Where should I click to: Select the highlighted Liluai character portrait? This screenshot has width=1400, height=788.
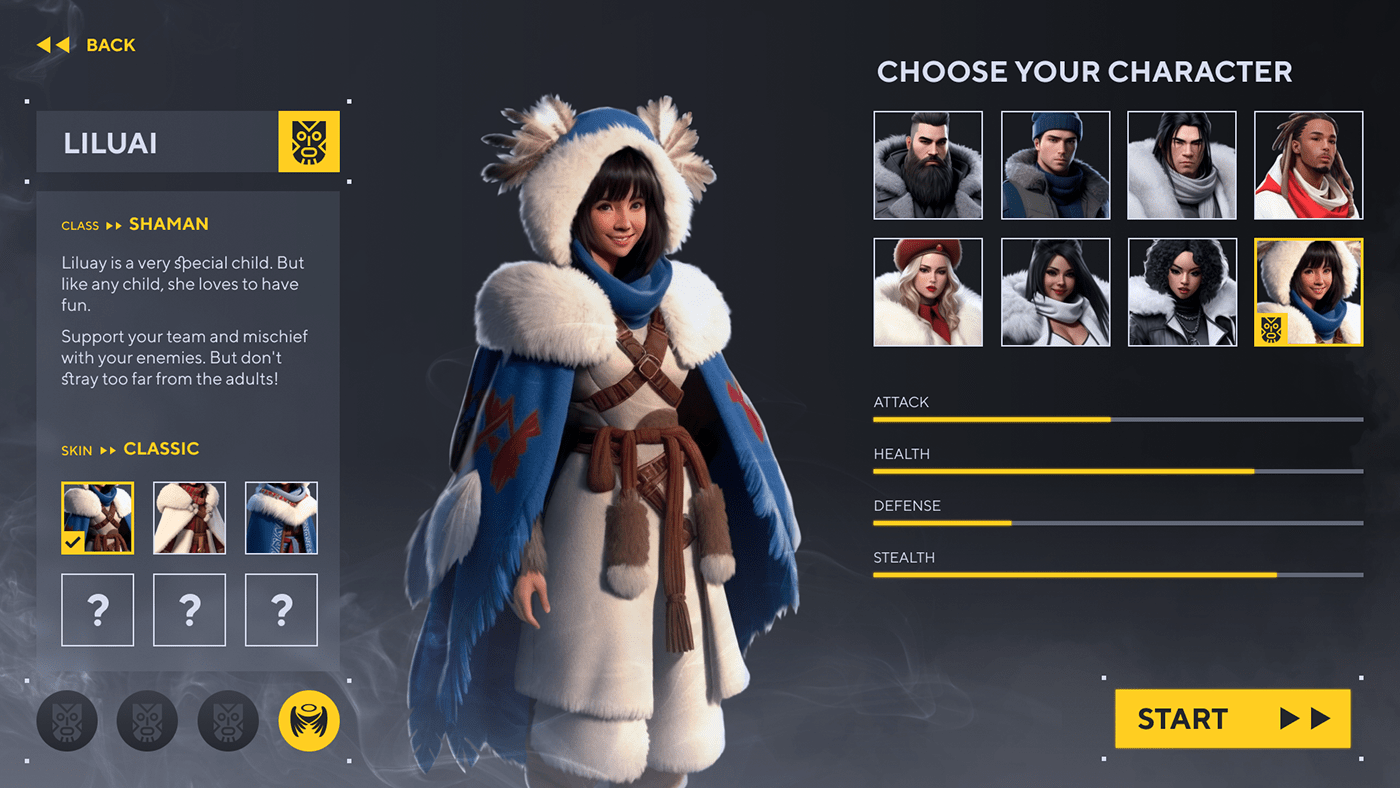click(x=1308, y=292)
